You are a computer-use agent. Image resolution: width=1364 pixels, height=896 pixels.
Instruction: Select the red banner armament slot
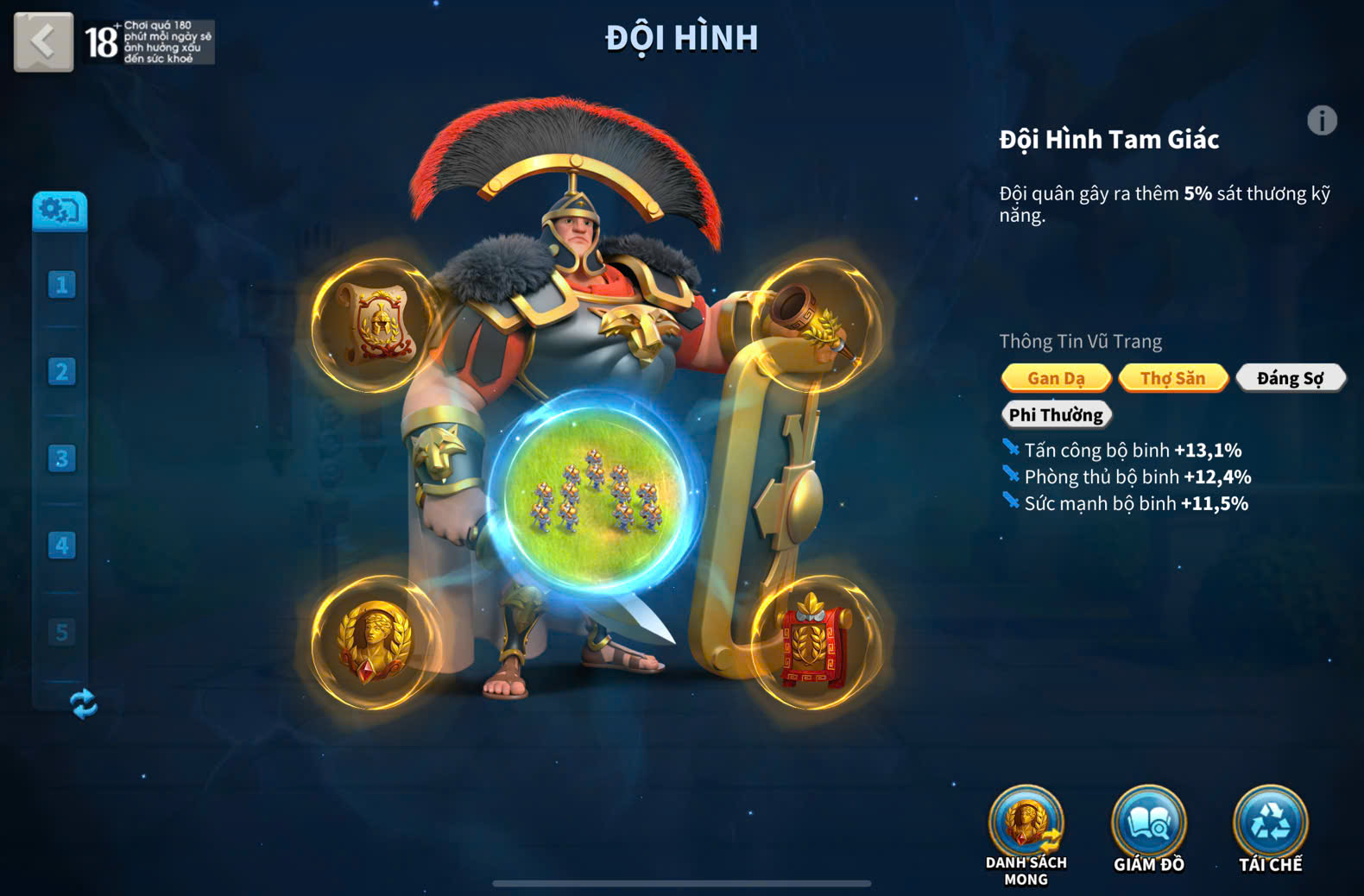point(815,642)
